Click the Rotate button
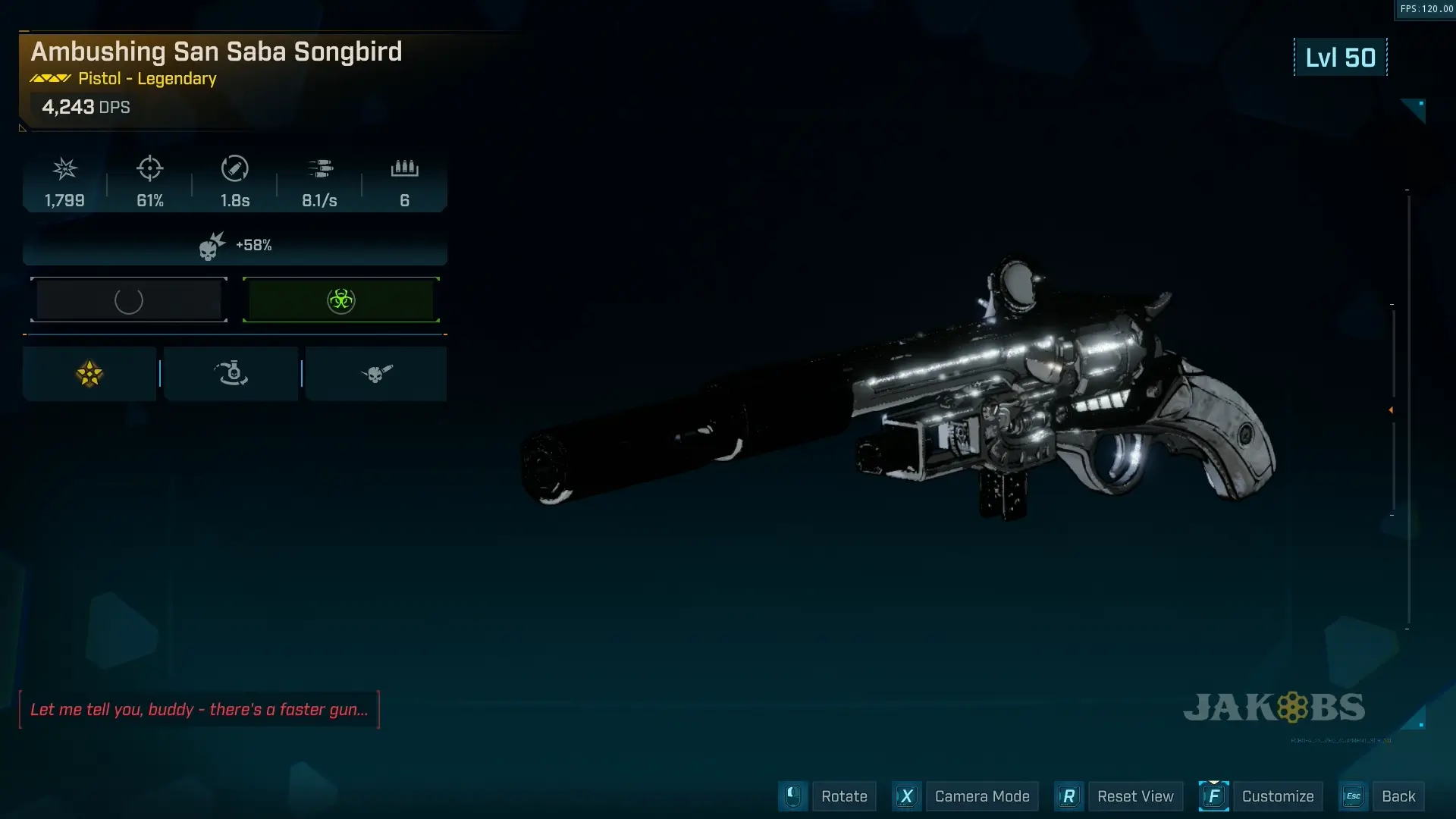The width and height of the screenshot is (1456, 819). point(843,796)
